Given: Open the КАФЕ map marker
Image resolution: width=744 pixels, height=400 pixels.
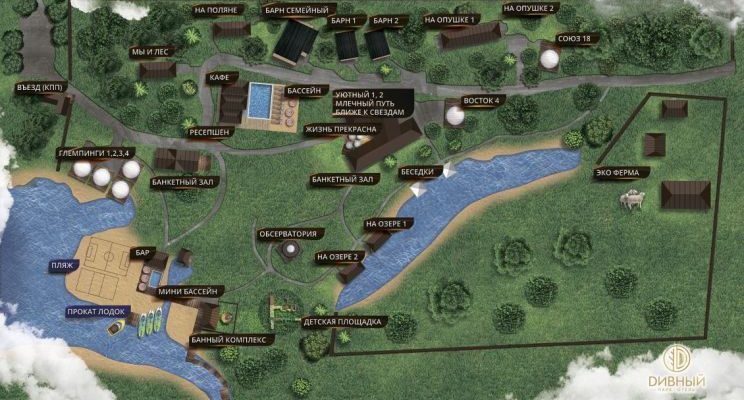Looking at the screenshot, I should coord(220,77).
